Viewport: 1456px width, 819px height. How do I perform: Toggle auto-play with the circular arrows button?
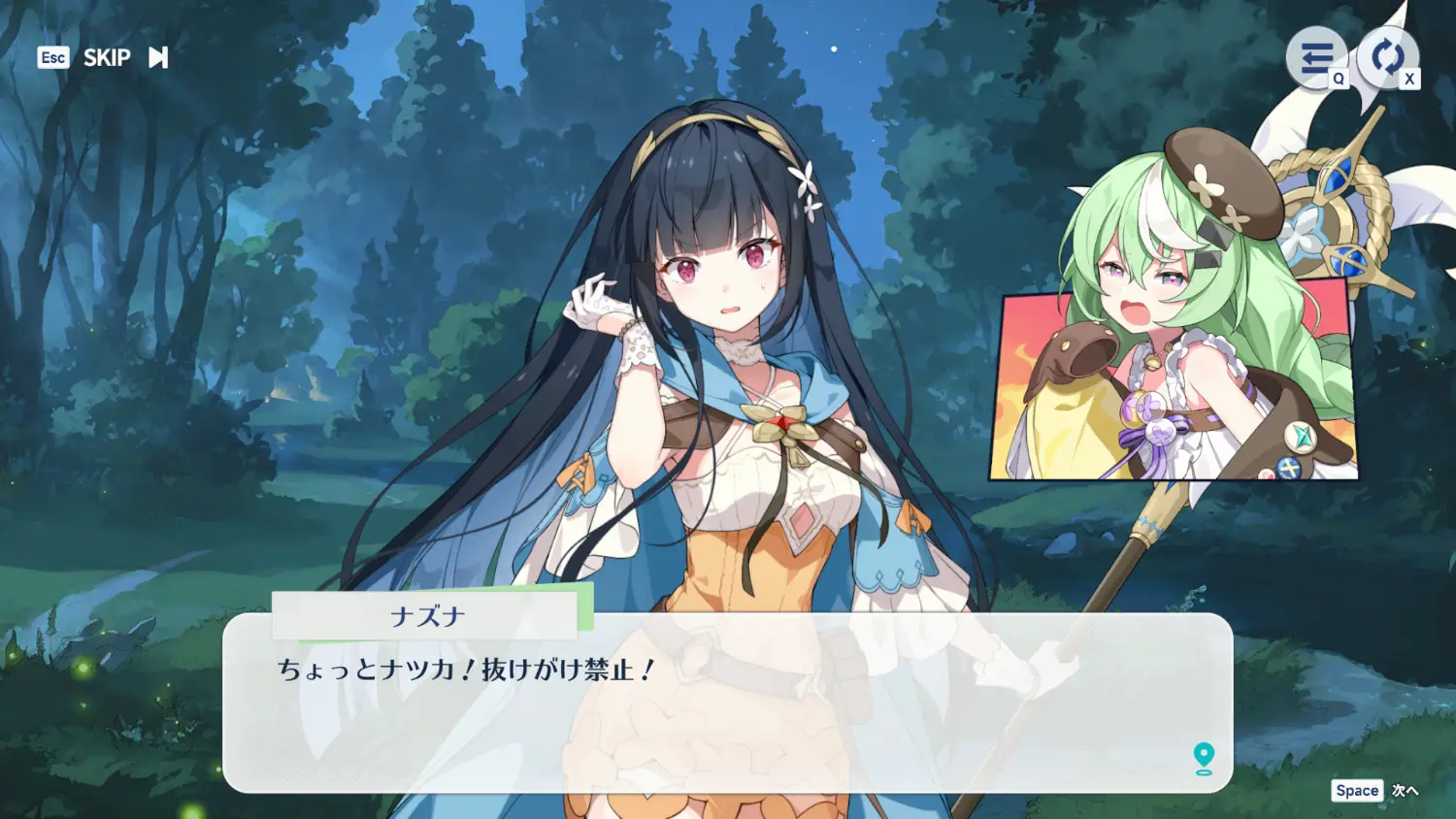pos(1387,56)
